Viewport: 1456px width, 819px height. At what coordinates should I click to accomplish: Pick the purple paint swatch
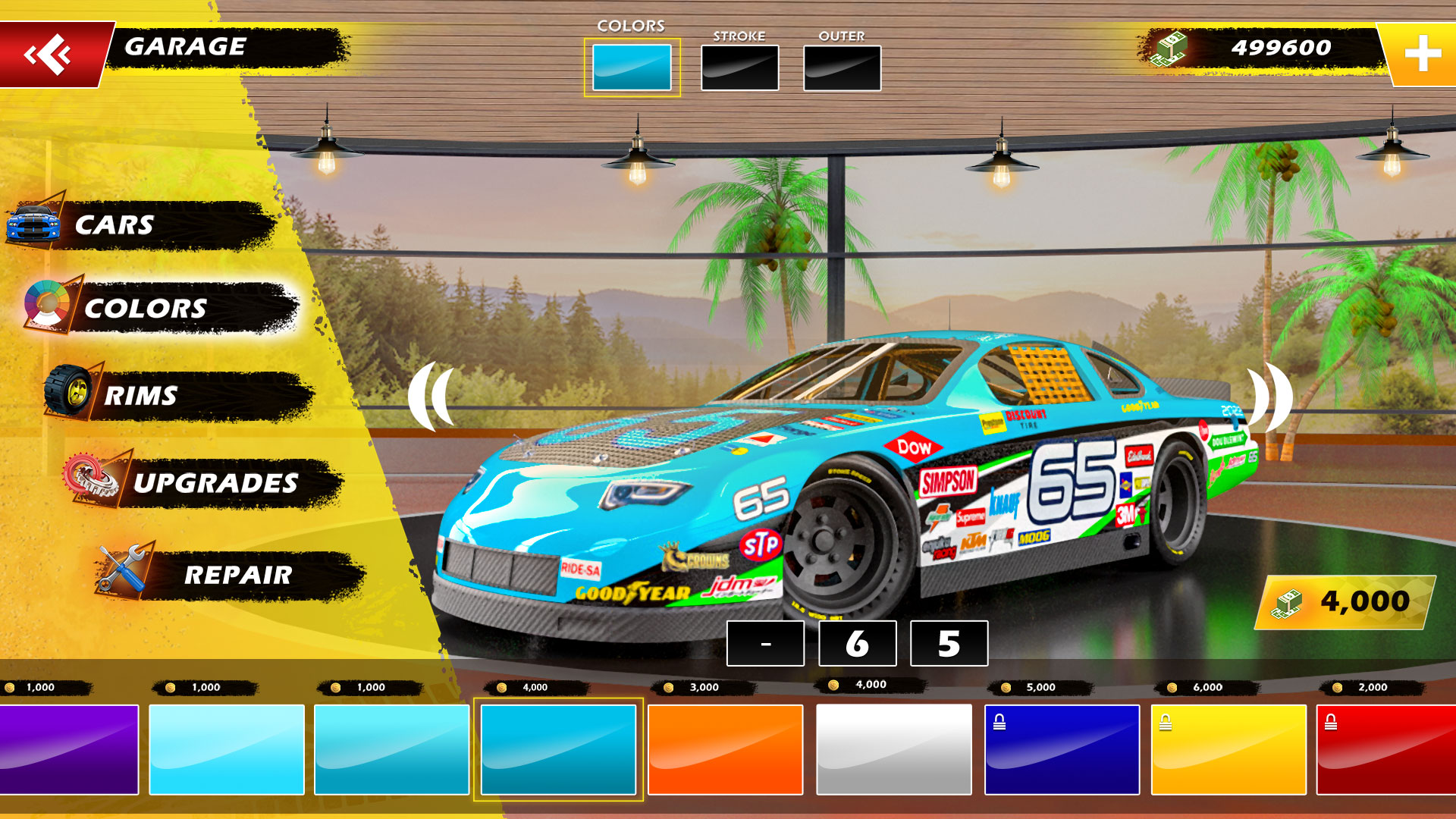point(68,749)
